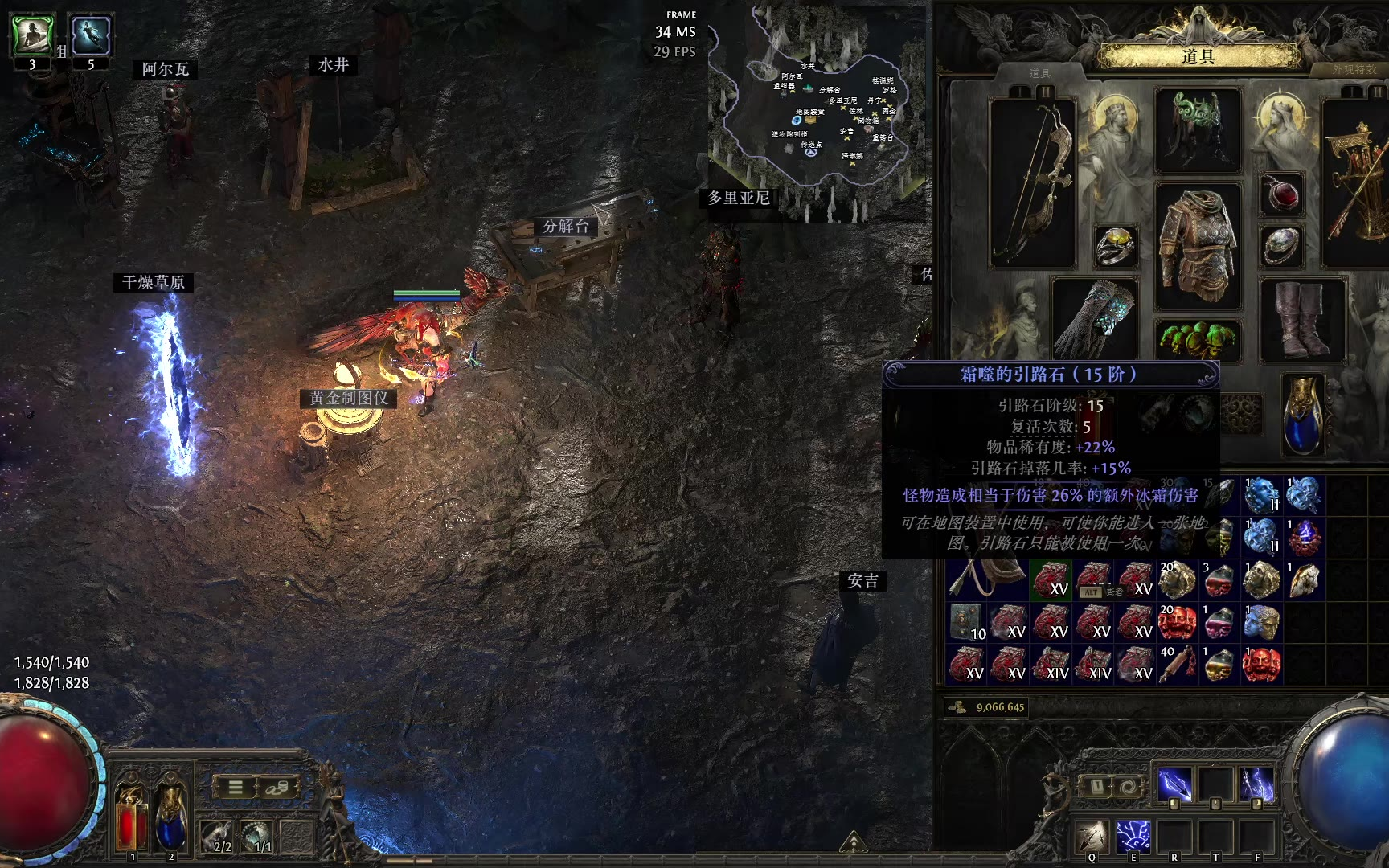Select the green skulls belt slot

point(1198,341)
